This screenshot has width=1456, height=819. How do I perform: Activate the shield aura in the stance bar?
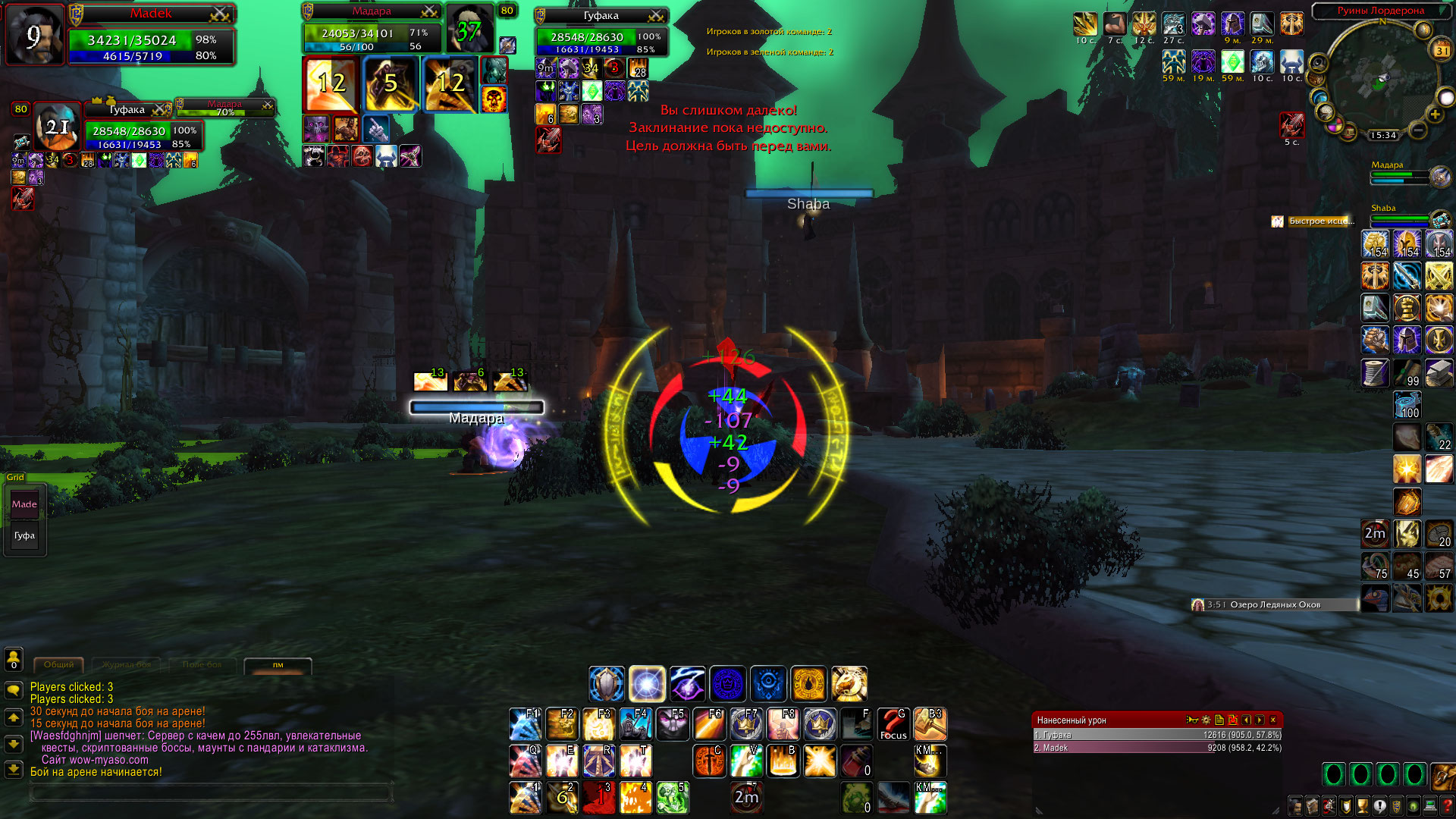click(x=607, y=684)
